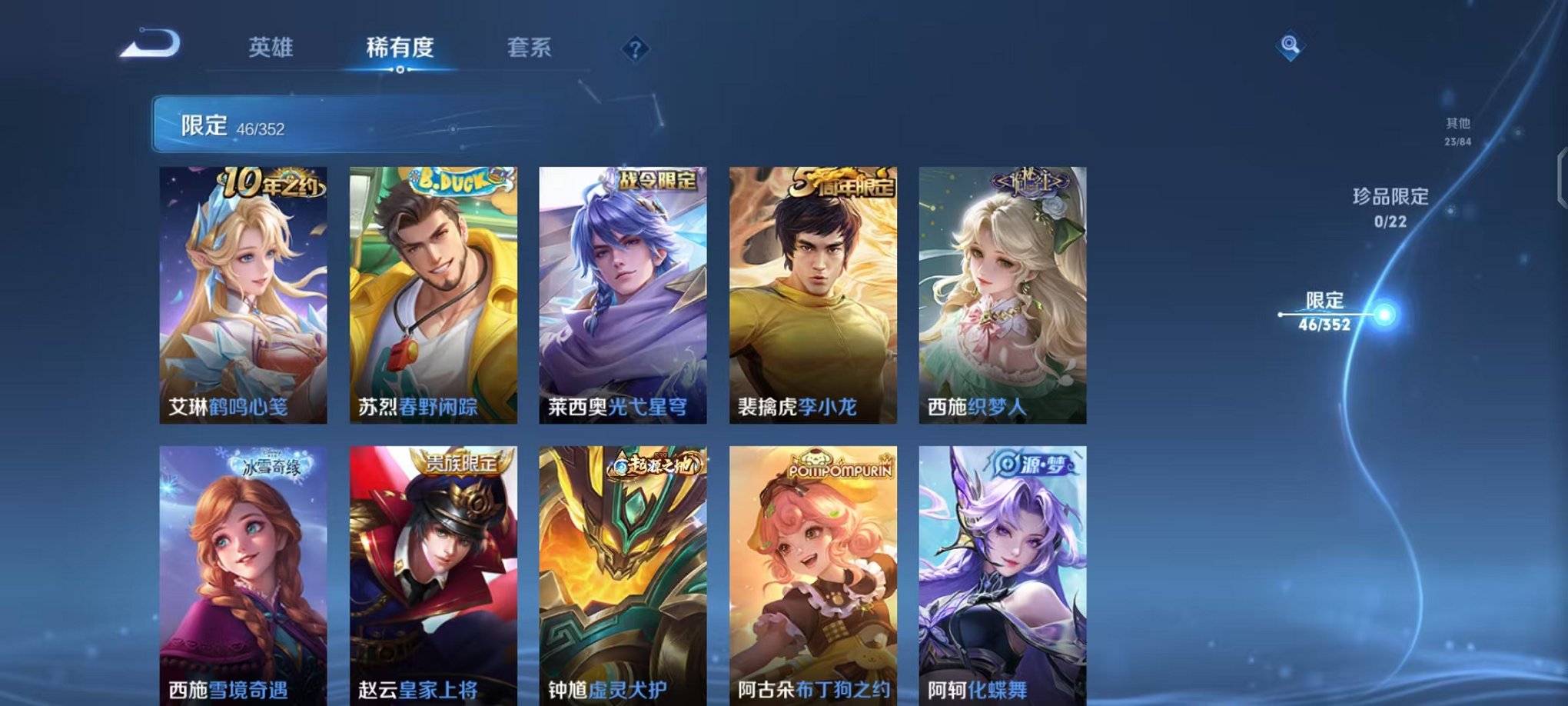This screenshot has width=1568, height=706.
Task: Select the 稀有度 tab
Action: [x=400, y=48]
